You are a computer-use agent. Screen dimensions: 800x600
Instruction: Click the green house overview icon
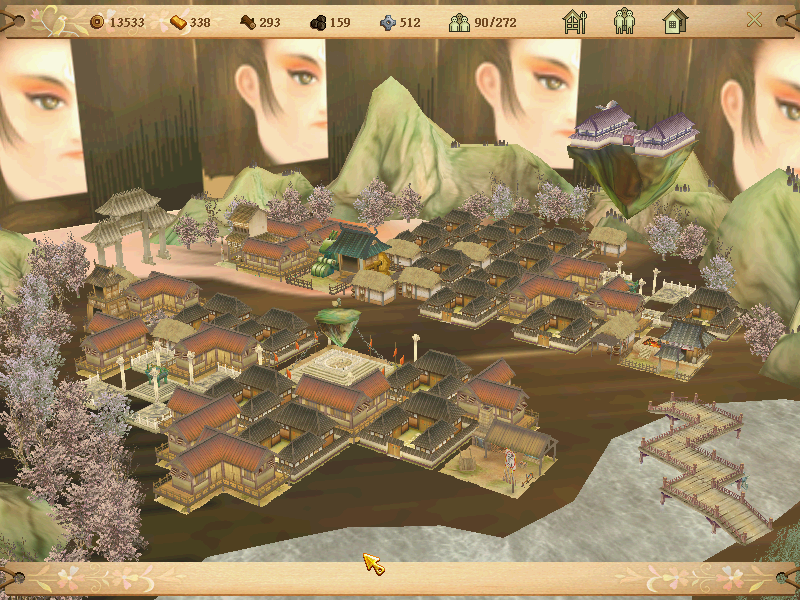pyautogui.click(x=674, y=21)
